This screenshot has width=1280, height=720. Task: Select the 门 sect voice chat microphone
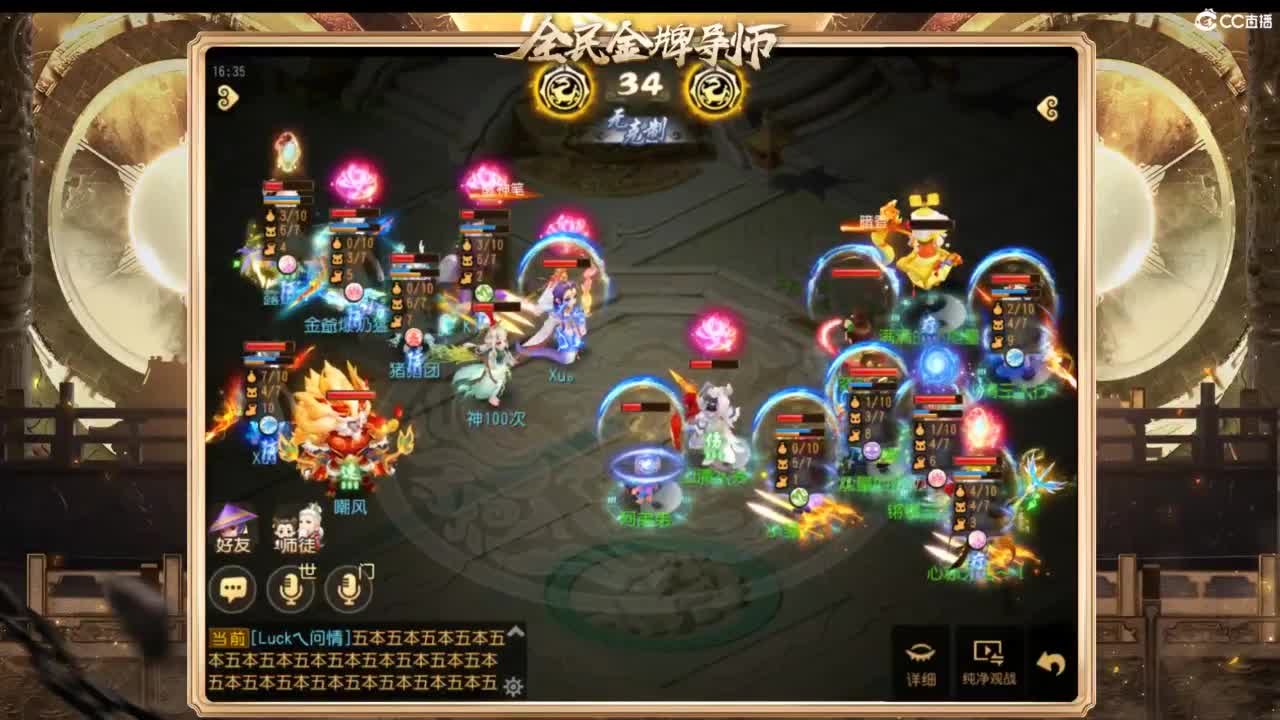(346, 588)
